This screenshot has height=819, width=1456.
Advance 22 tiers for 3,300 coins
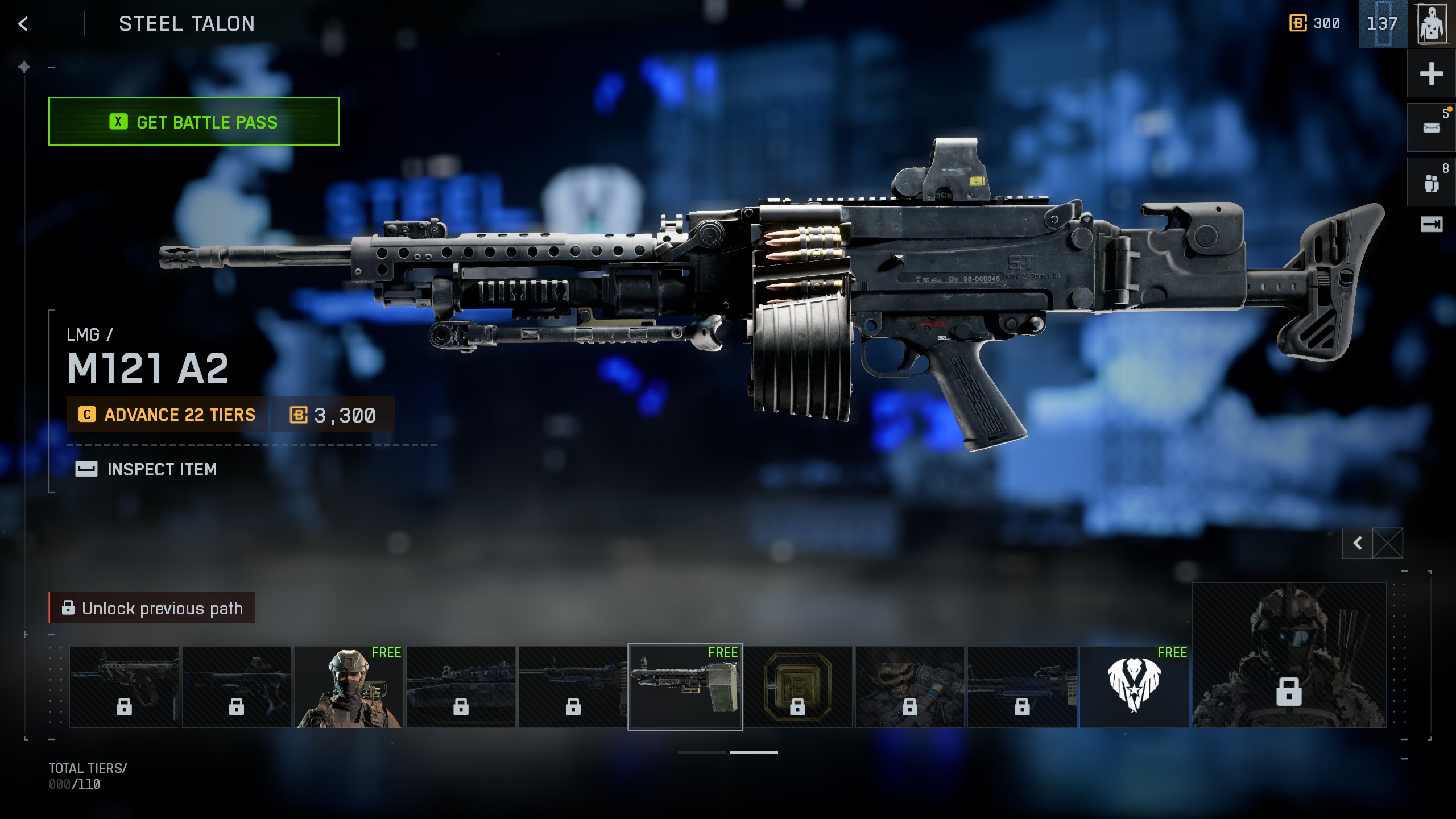pyautogui.click(x=167, y=415)
